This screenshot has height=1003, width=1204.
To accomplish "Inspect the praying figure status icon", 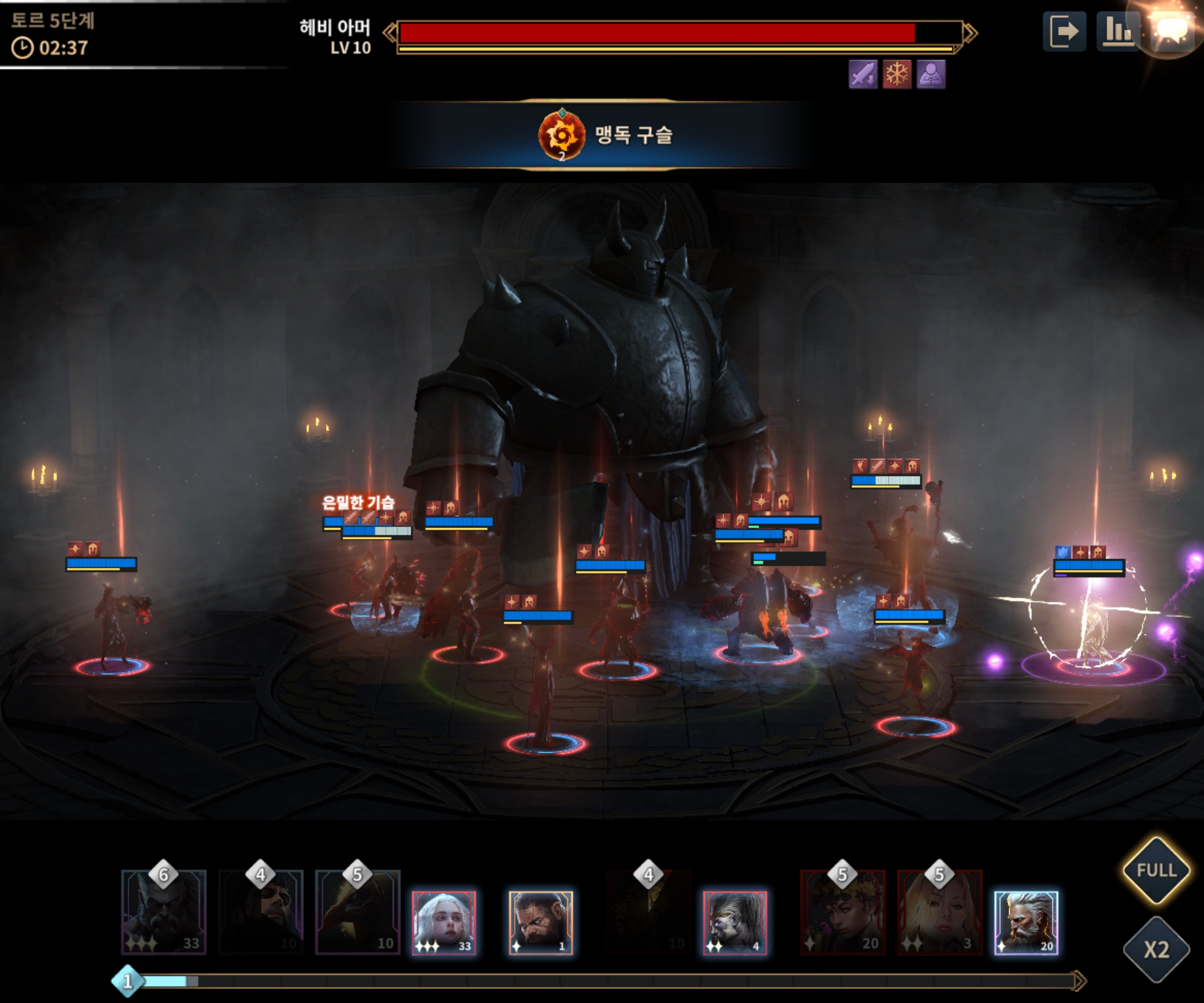I will click(931, 75).
